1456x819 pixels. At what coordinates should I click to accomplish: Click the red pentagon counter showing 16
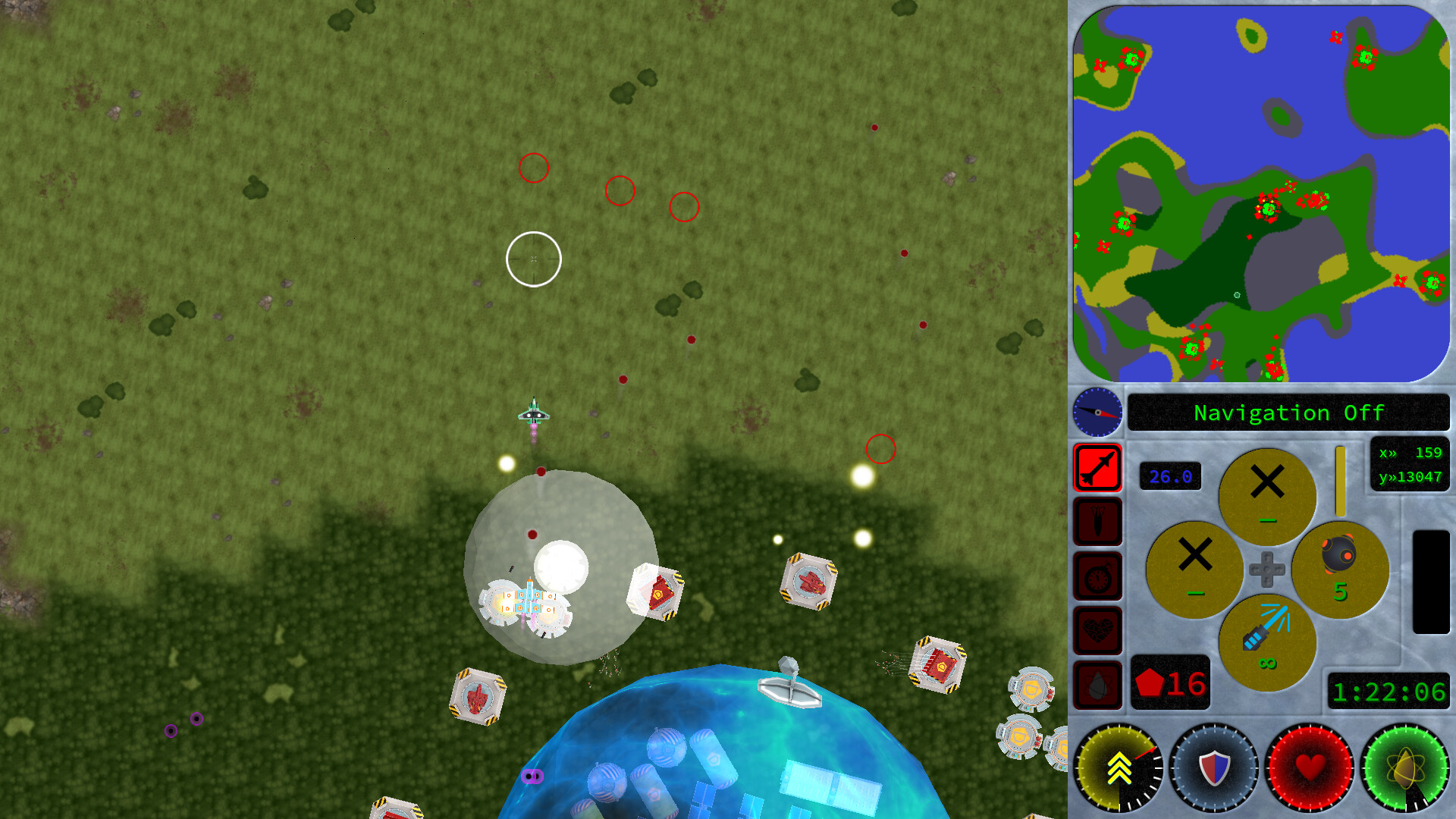[x=1170, y=681]
